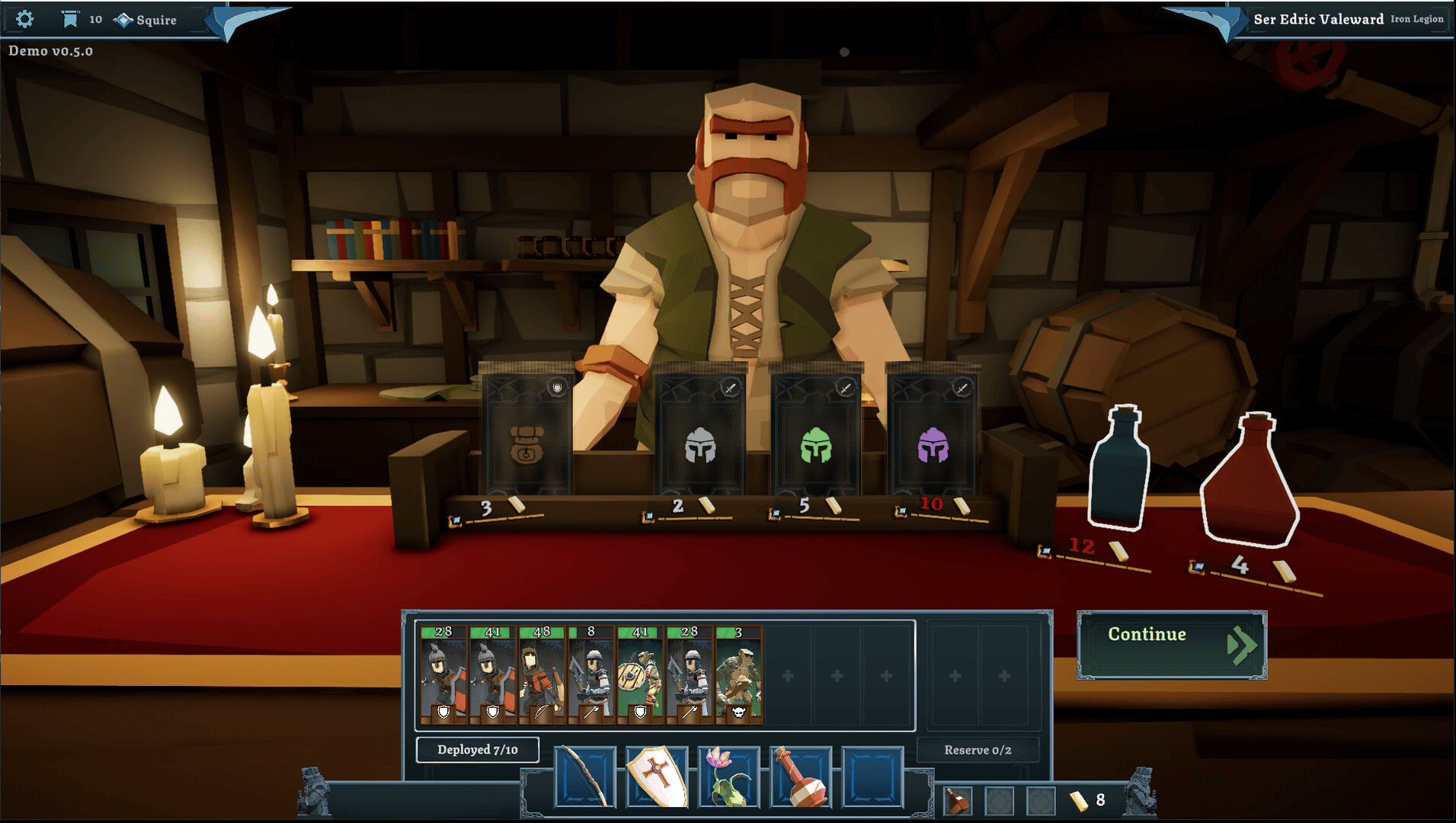Use the small brown potion consumable slot

pyautogui.click(x=958, y=801)
